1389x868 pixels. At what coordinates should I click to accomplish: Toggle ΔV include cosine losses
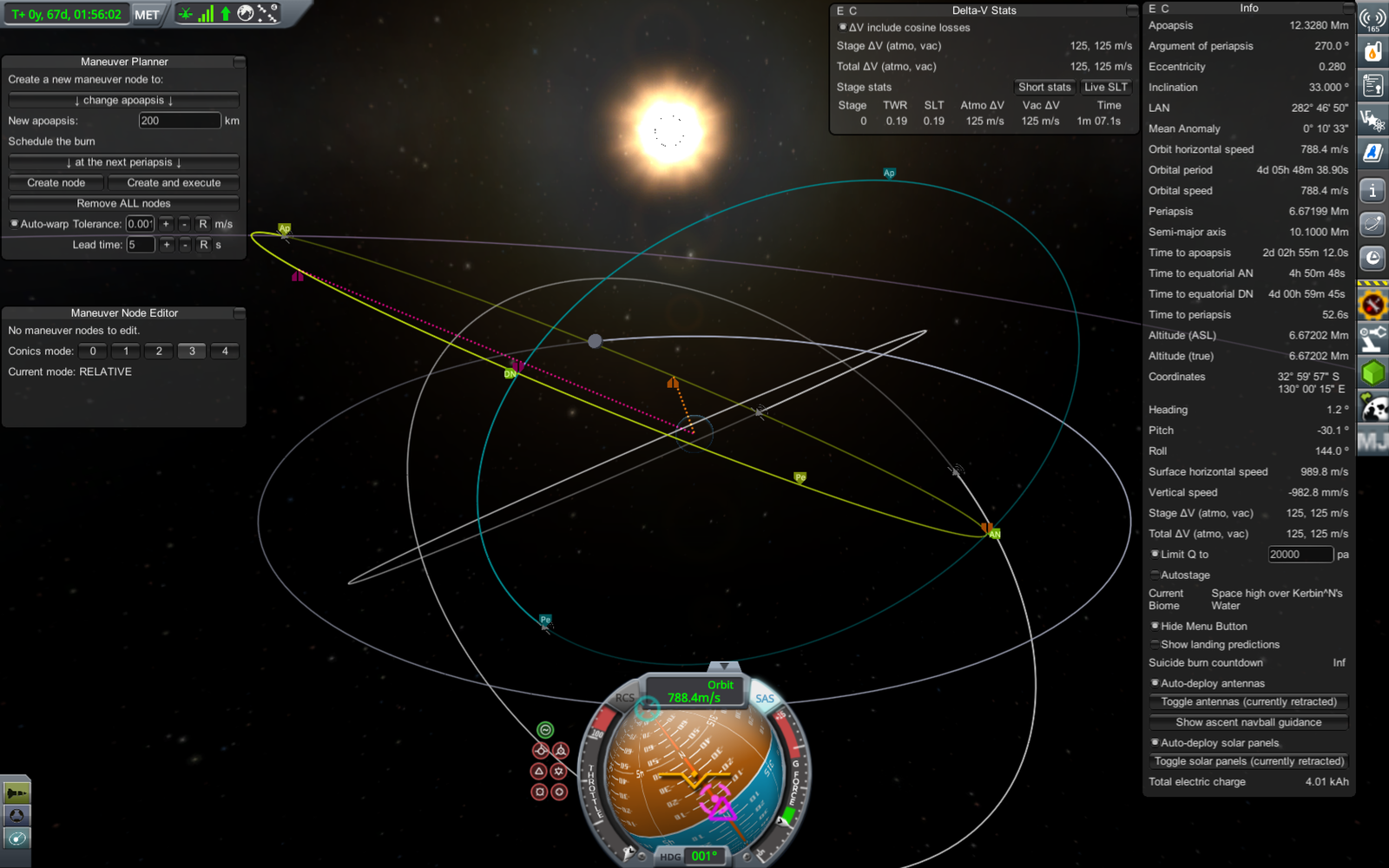(842, 28)
